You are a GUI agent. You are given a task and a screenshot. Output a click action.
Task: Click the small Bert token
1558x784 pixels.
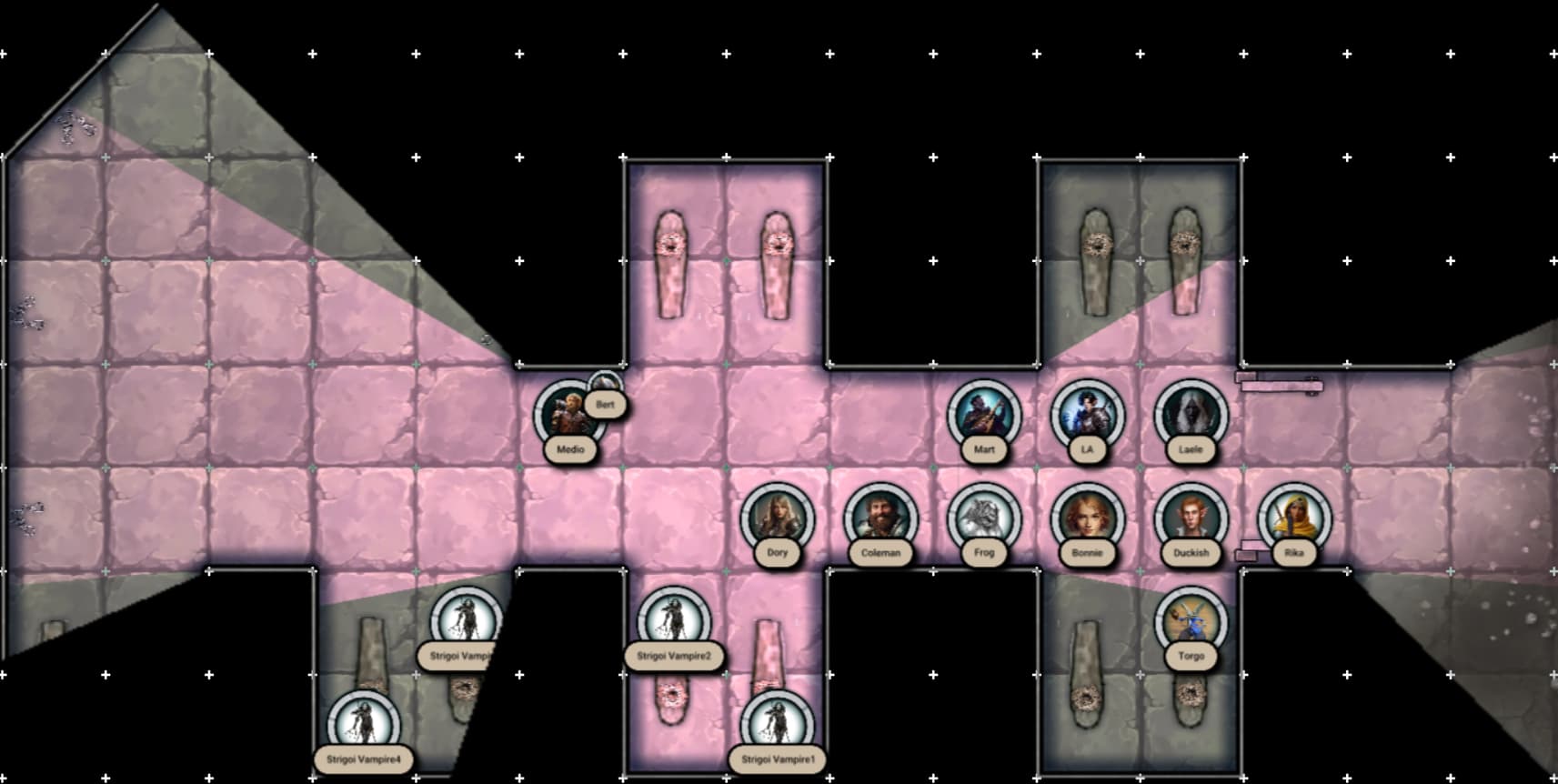pyautogui.click(x=605, y=388)
